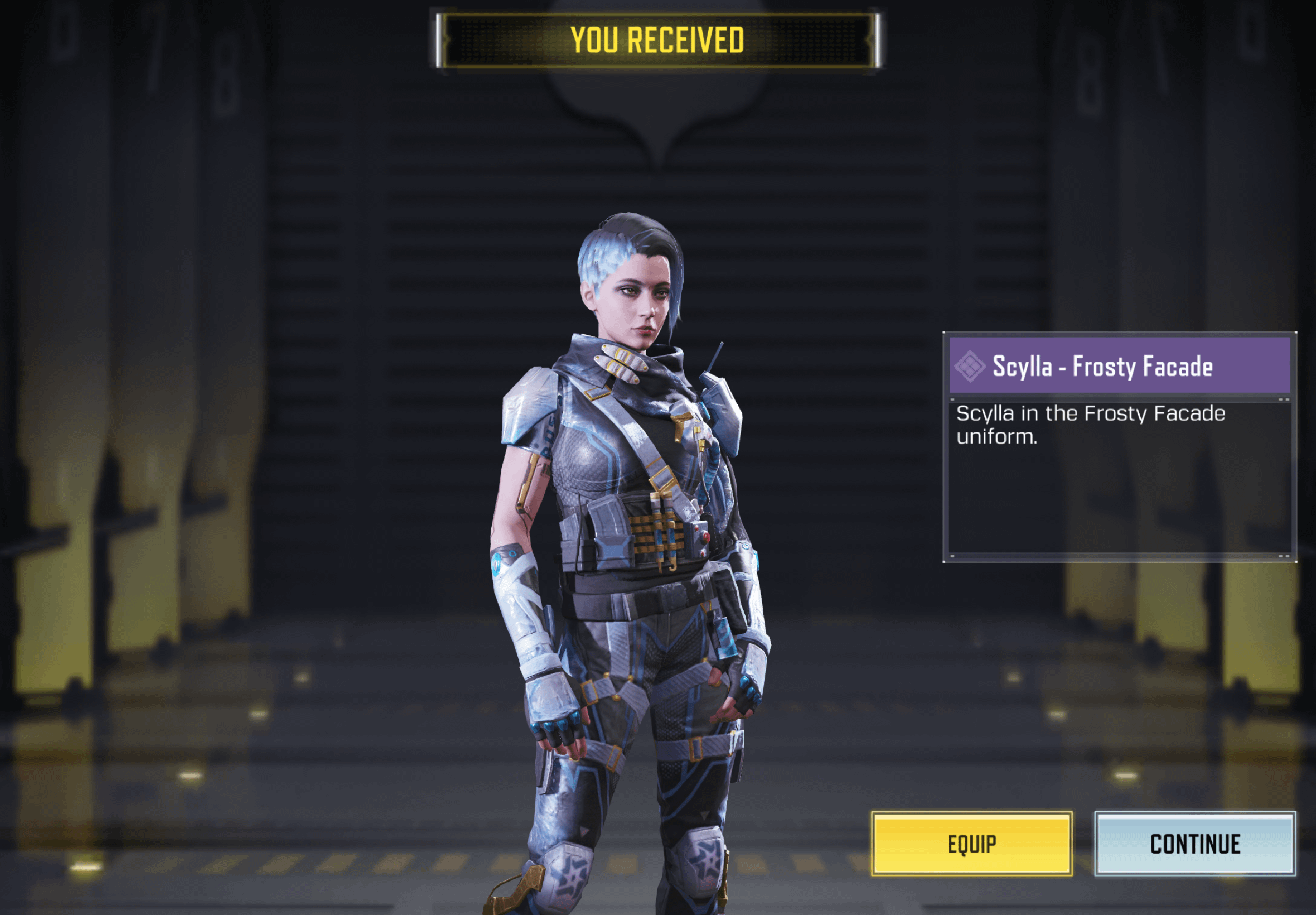Continue past the reward screen
This screenshot has width=1316, height=915.
[1194, 844]
